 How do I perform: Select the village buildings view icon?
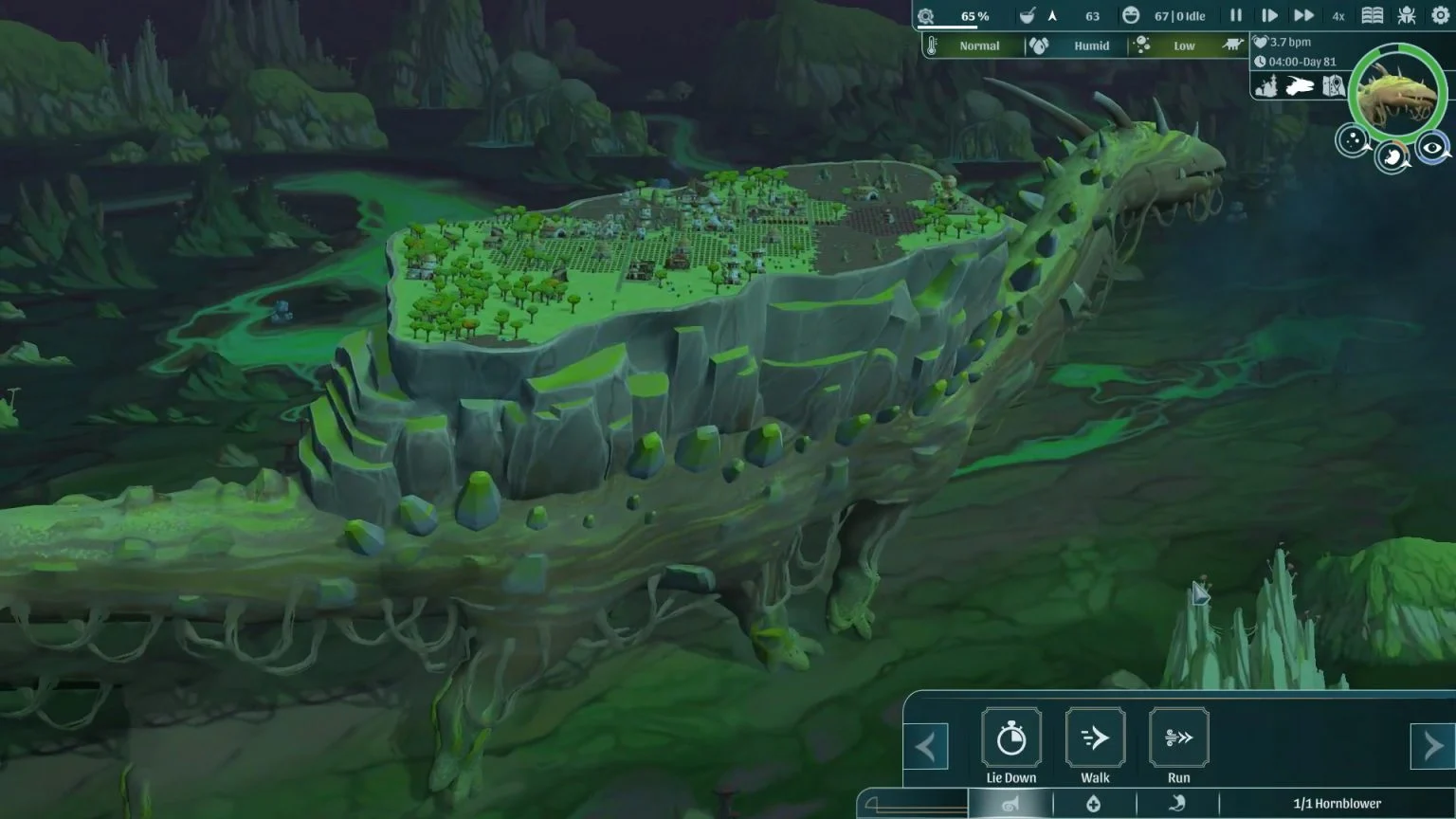coord(1267,85)
